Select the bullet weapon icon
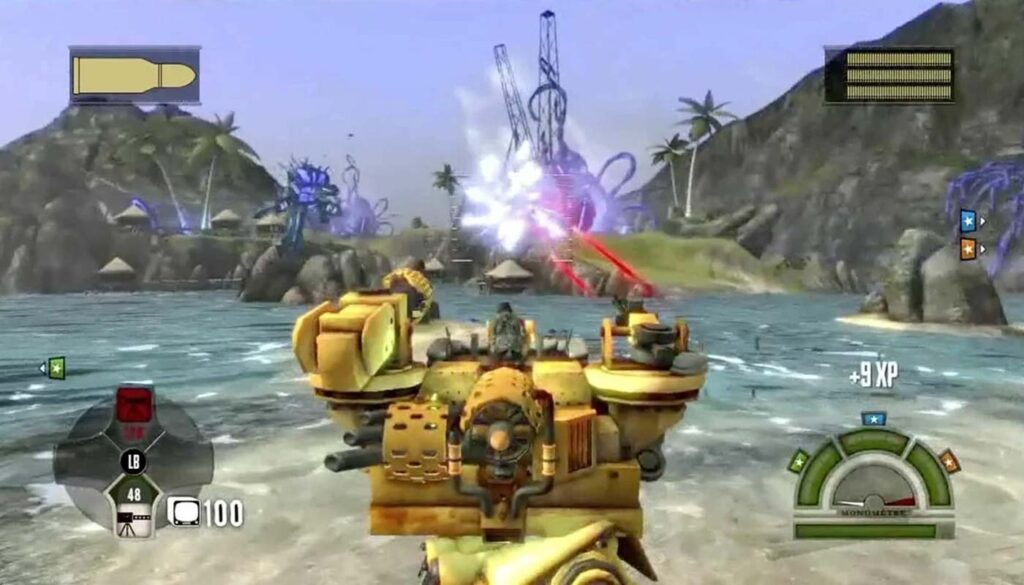This screenshot has height=585, width=1024. point(135,75)
